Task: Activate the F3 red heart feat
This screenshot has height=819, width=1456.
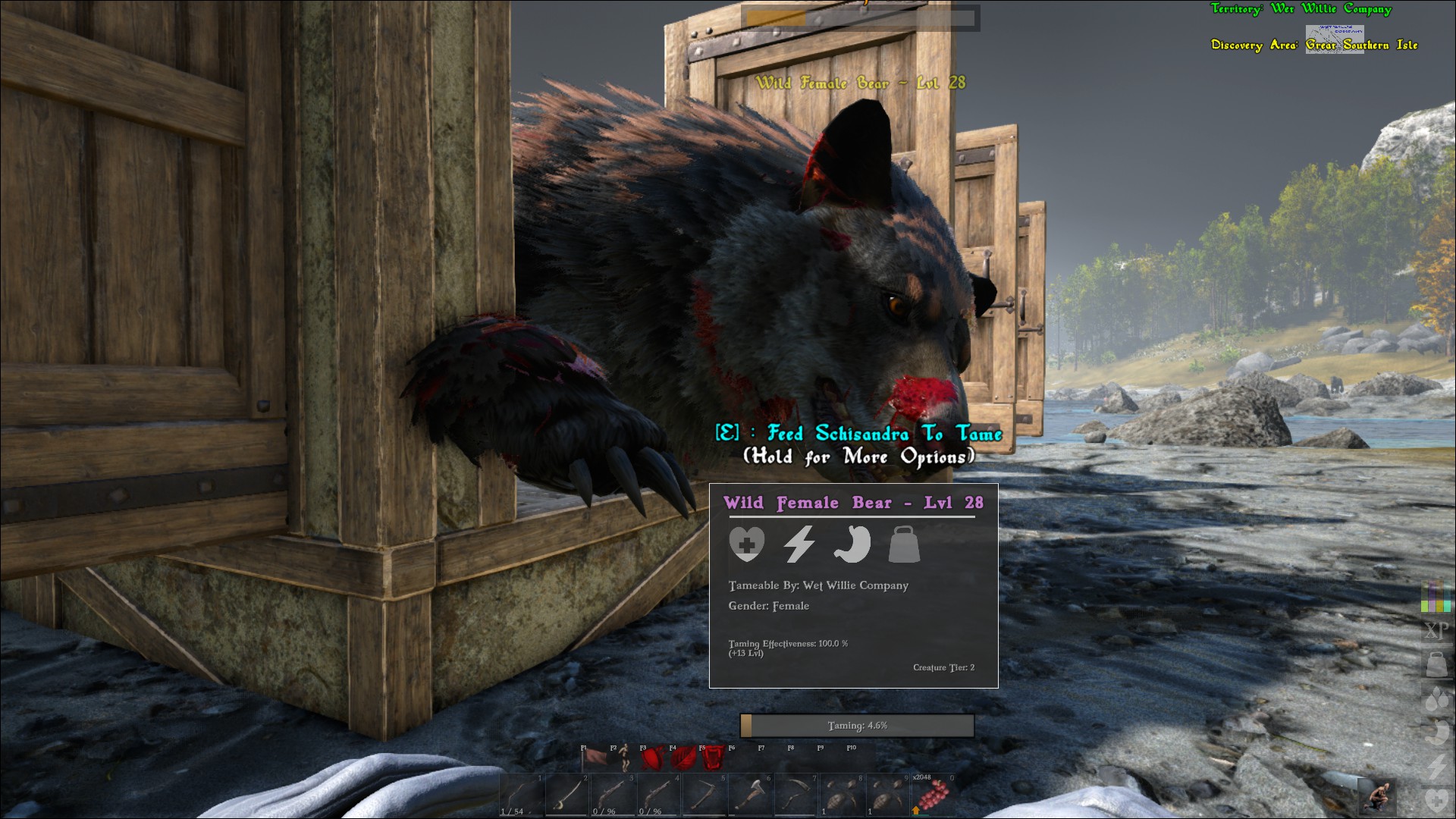Action: [x=653, y=758]
